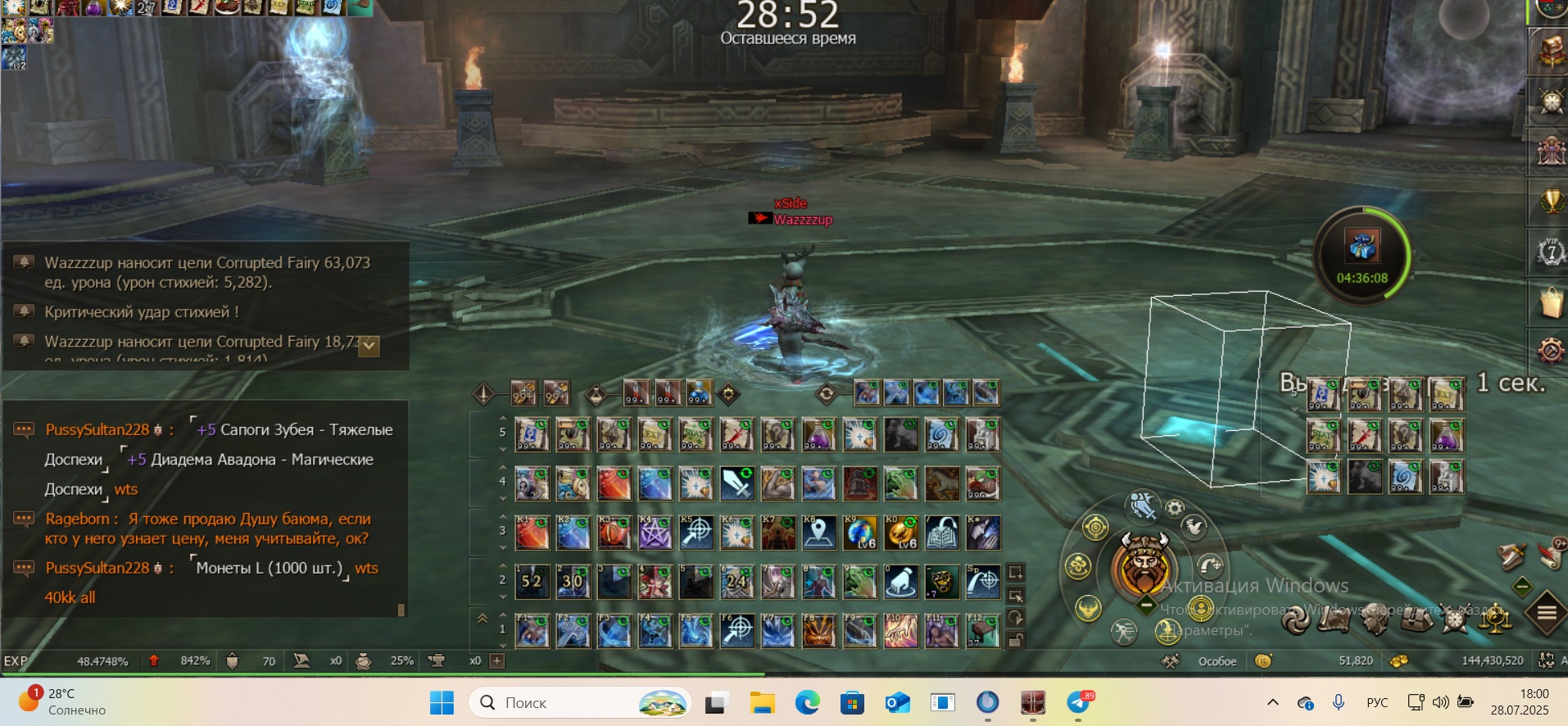Open Windows Start menu
This screenshot has height=726, width=1568.
pyautogui.click(x=442, y=702)
